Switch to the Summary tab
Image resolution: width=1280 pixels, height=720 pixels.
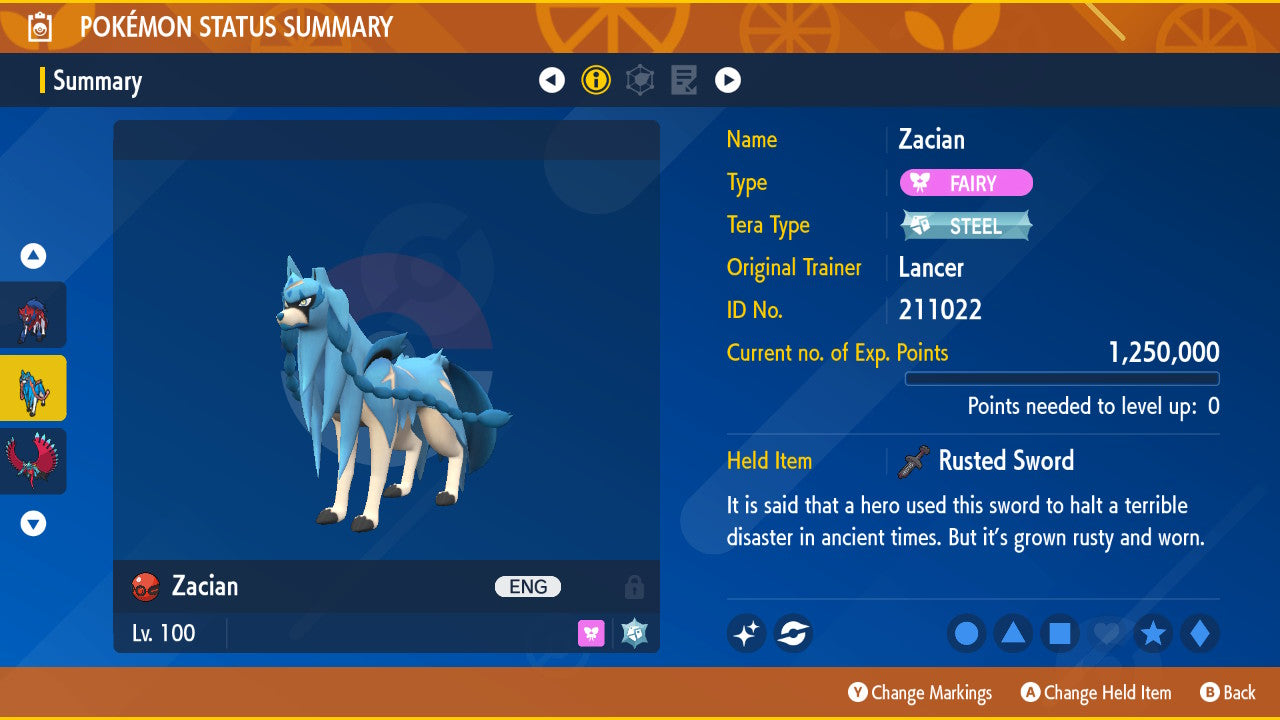(x=97, y=81)
